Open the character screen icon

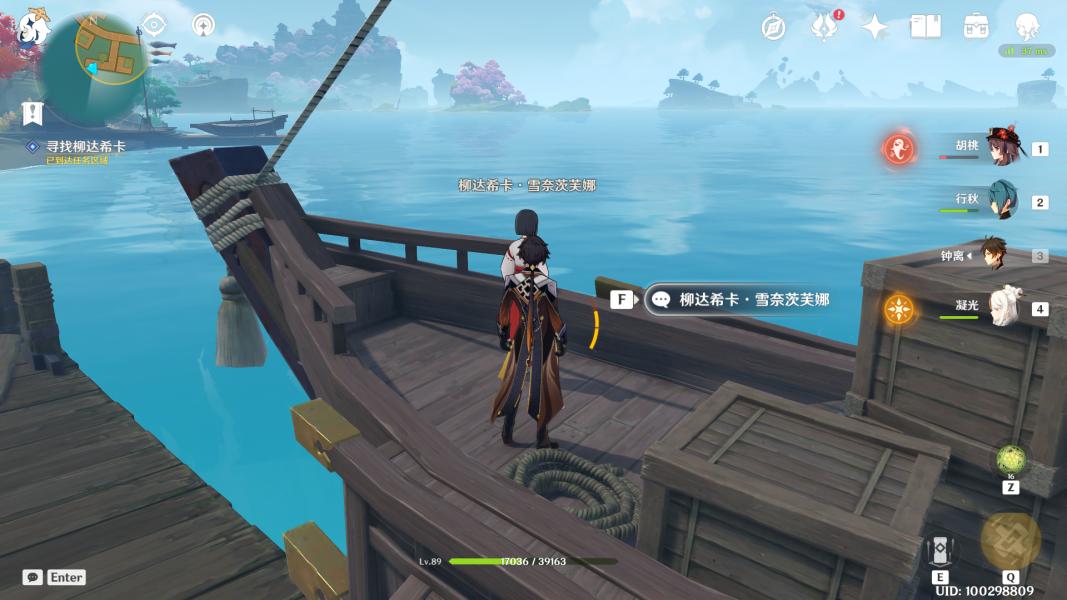(1027, 27)
